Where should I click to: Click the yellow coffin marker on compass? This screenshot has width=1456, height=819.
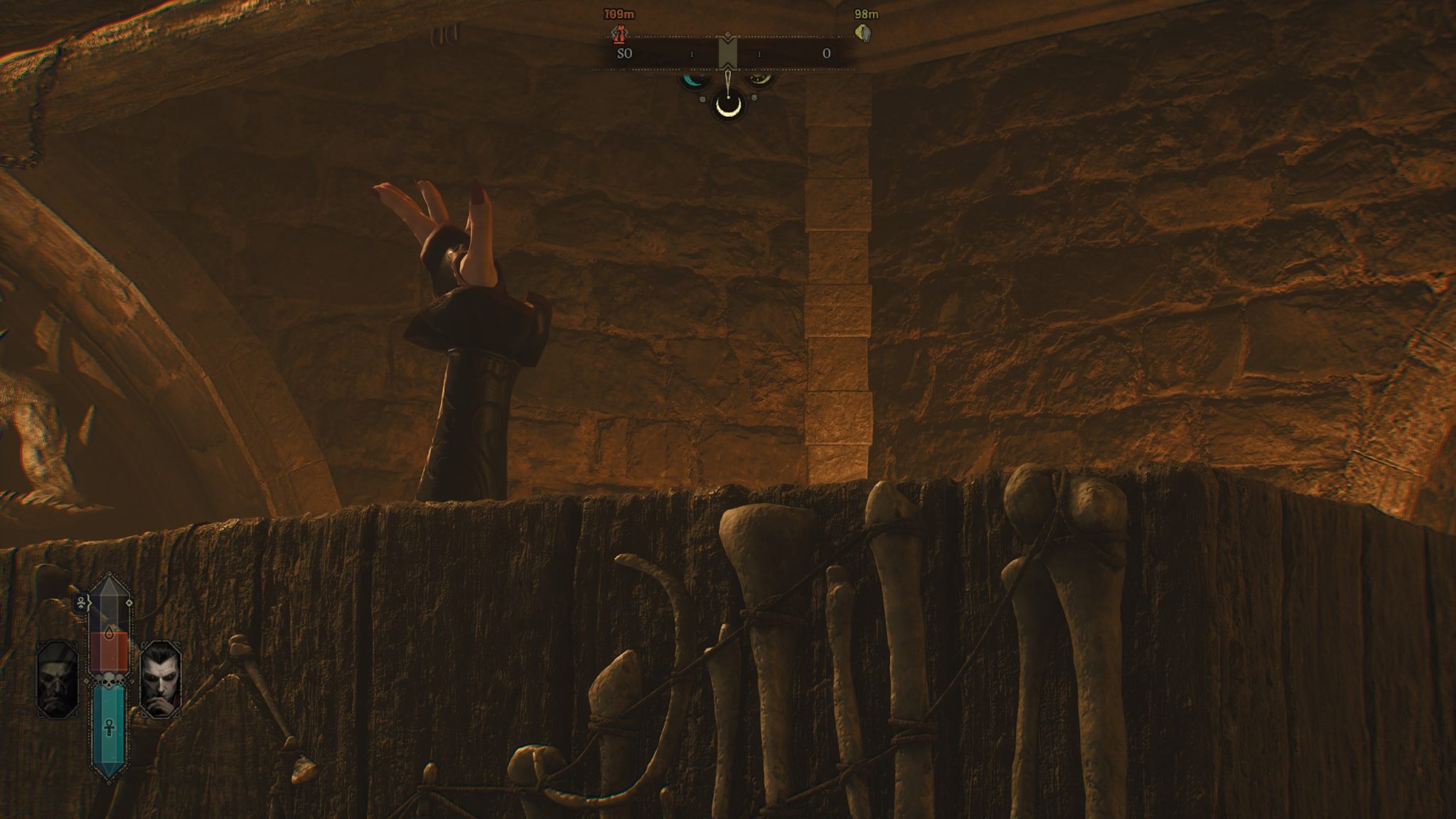pos(864,33)
